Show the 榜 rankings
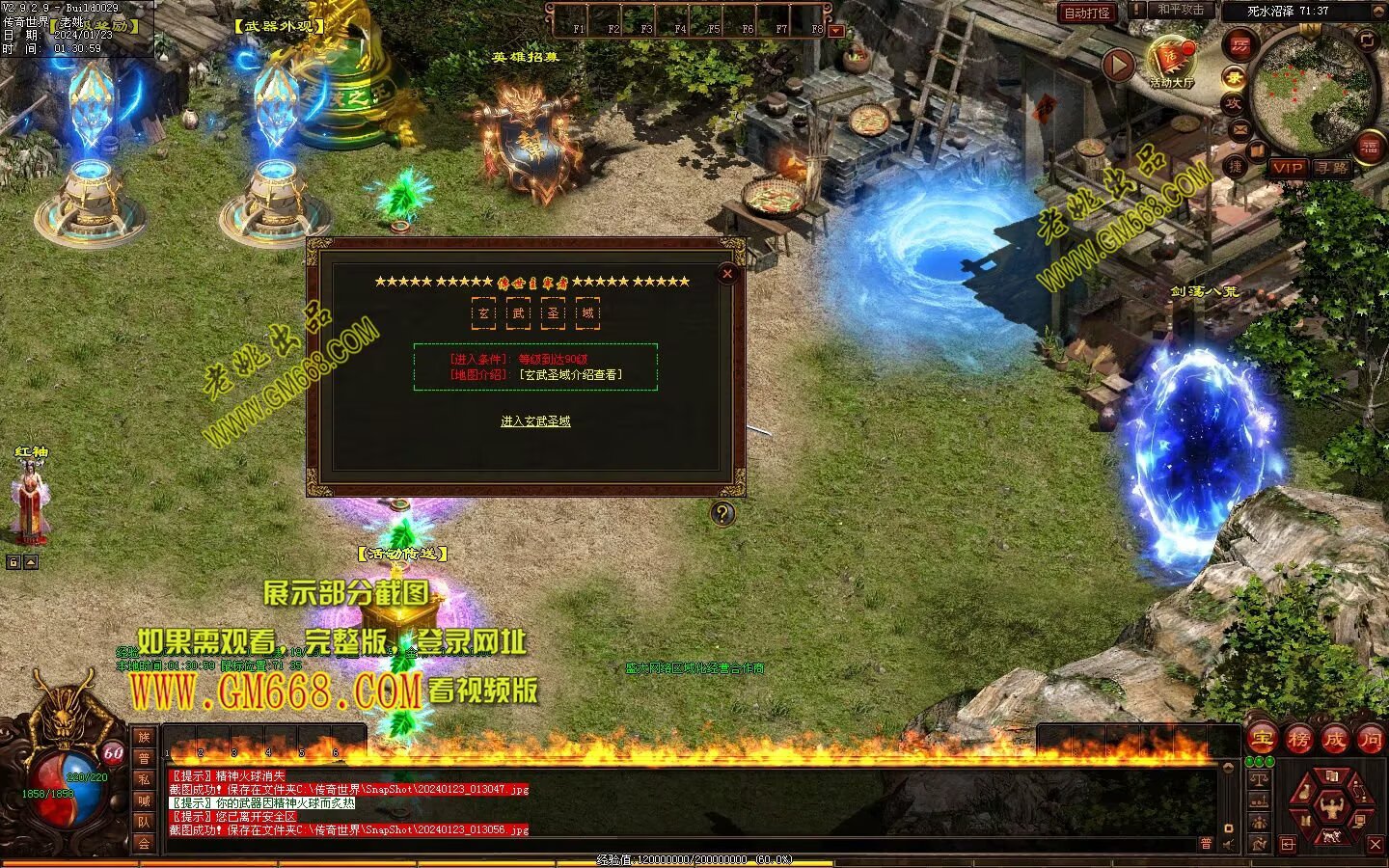 (x=1298, y=740)
